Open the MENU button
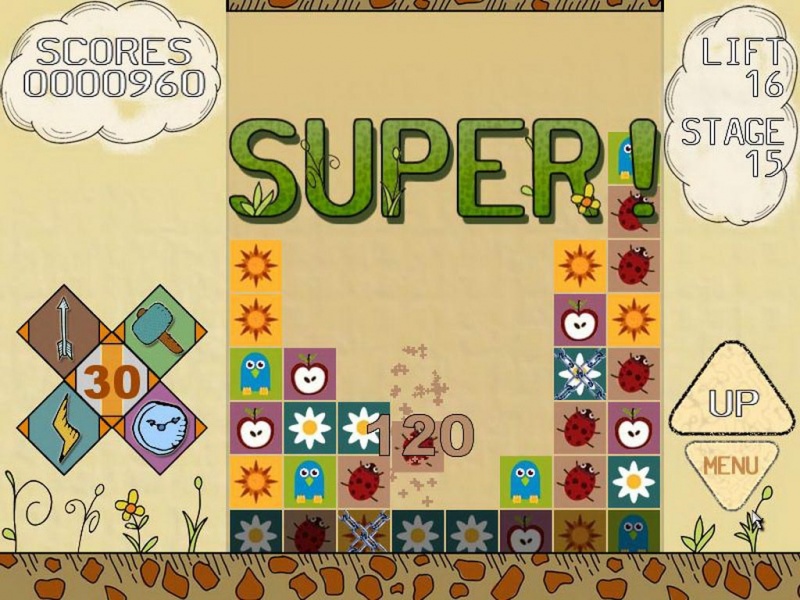800x600 pixels. pyautogui.click(x=730, y=465)
